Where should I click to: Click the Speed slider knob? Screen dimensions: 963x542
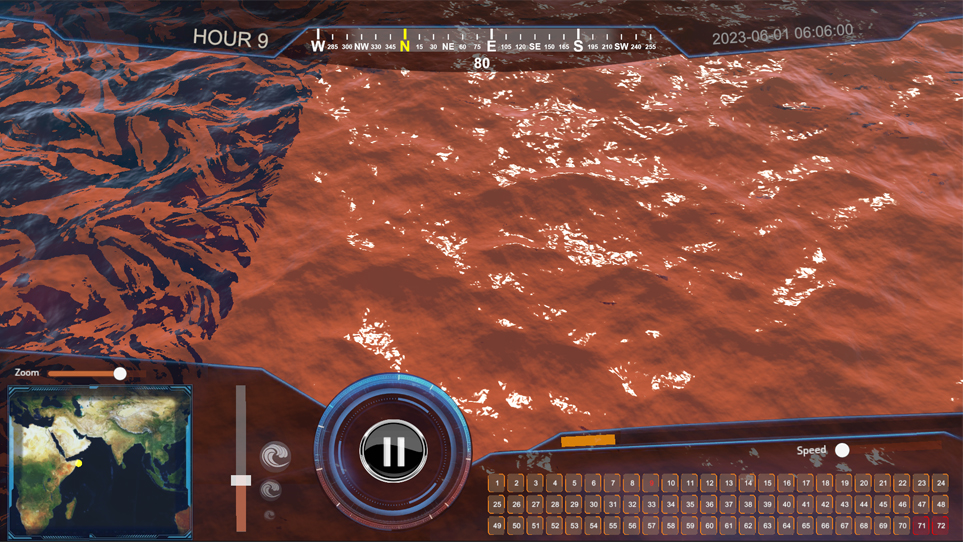click(x=842, y=451)
